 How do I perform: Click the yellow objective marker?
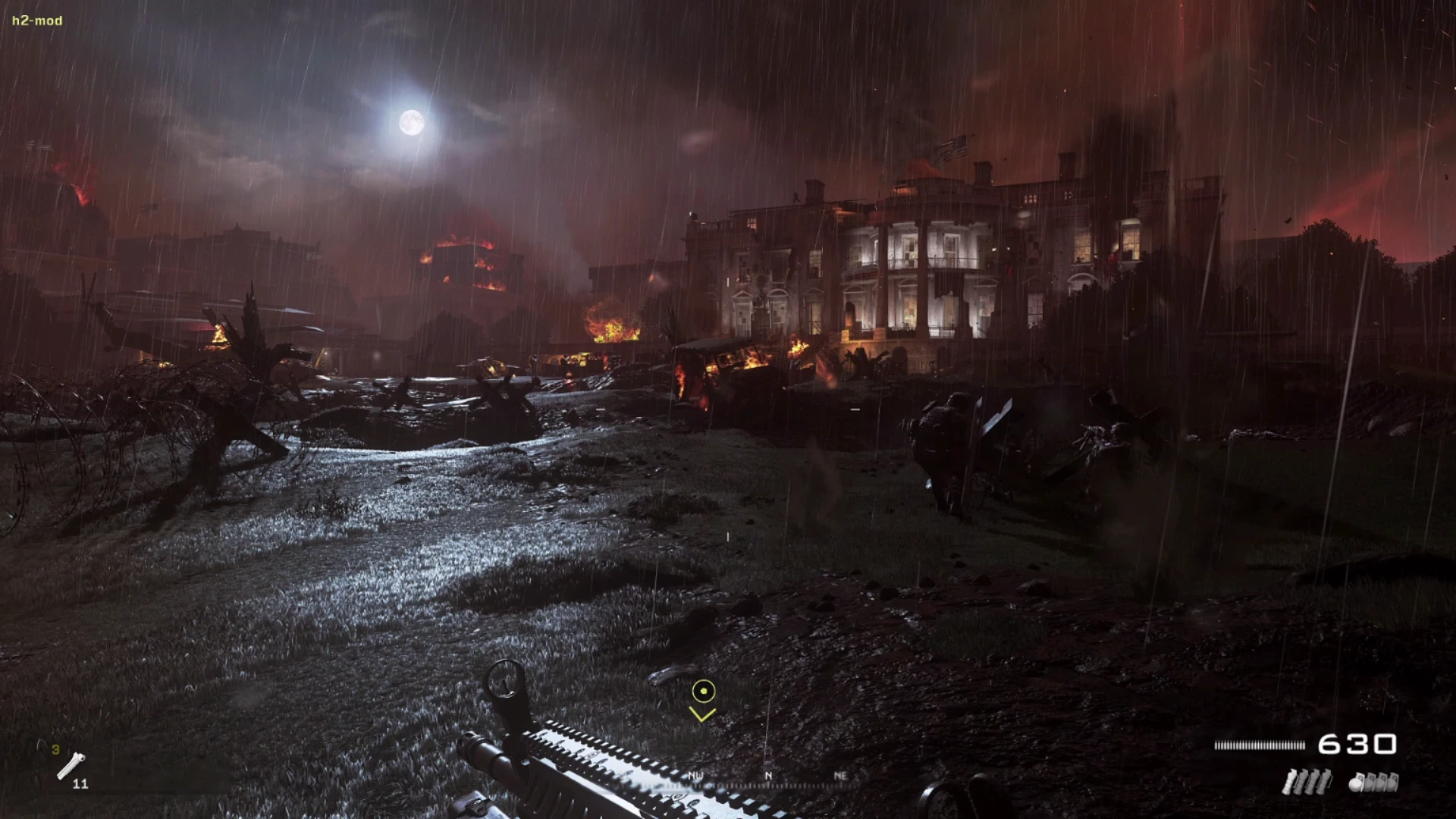[704, 692]
